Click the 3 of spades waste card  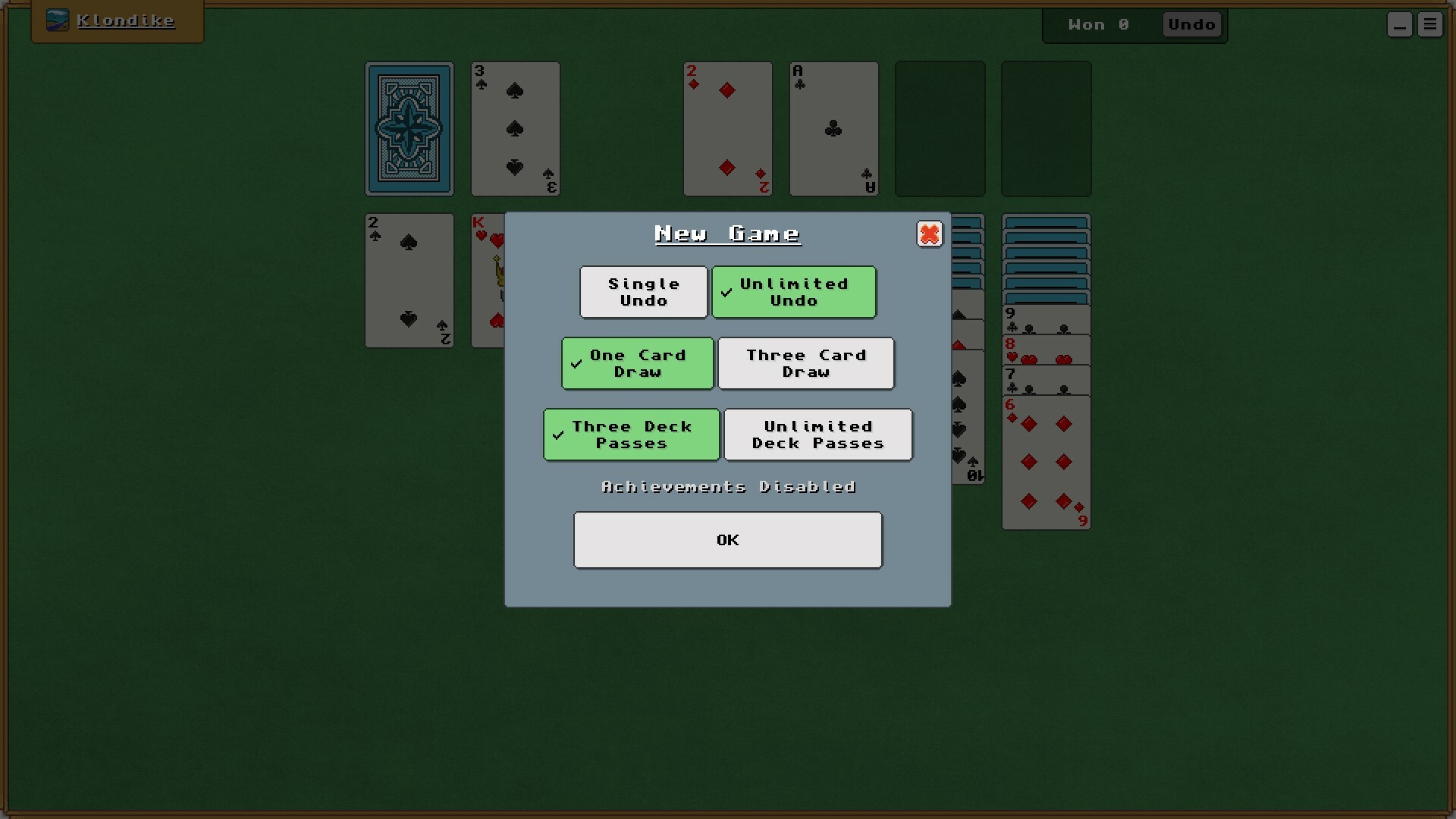tap(515, 128)
